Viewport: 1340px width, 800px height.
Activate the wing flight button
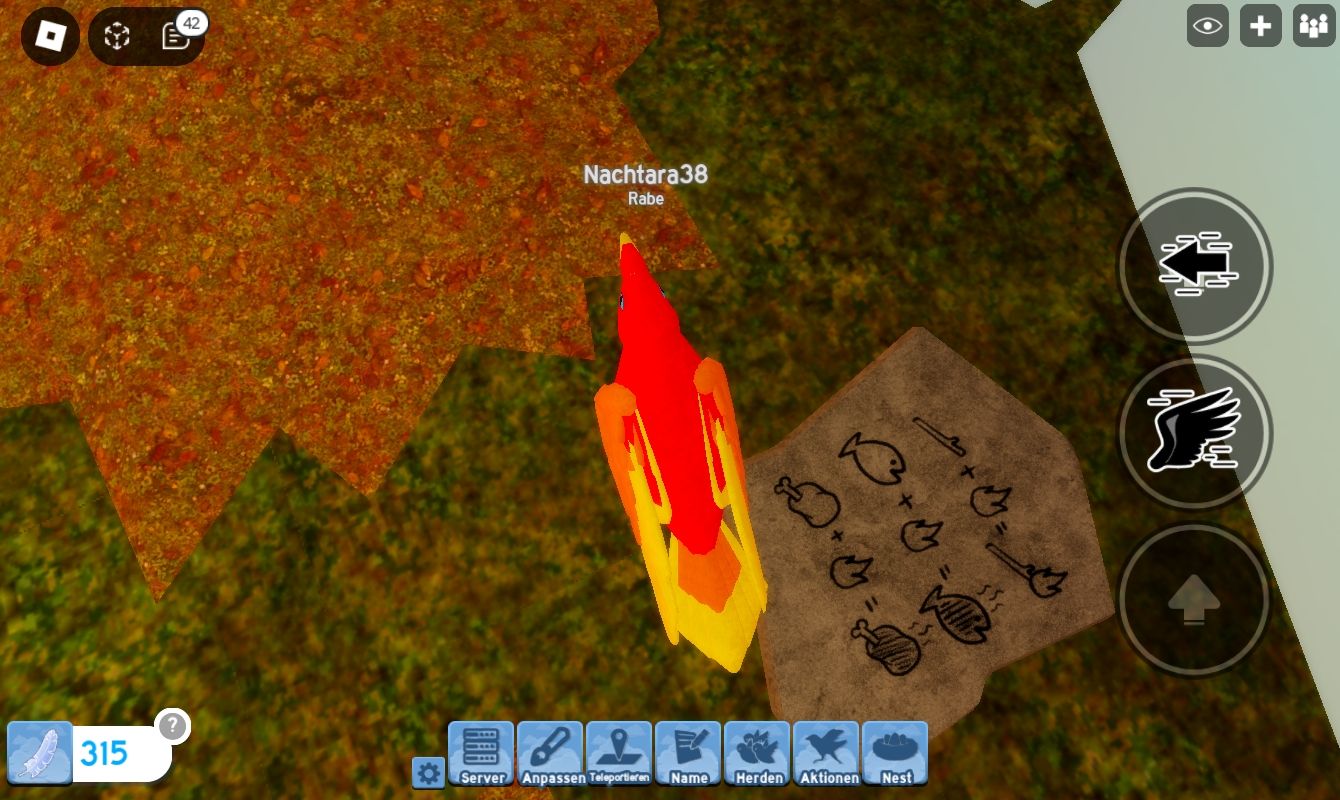[x=1194, y=432]
